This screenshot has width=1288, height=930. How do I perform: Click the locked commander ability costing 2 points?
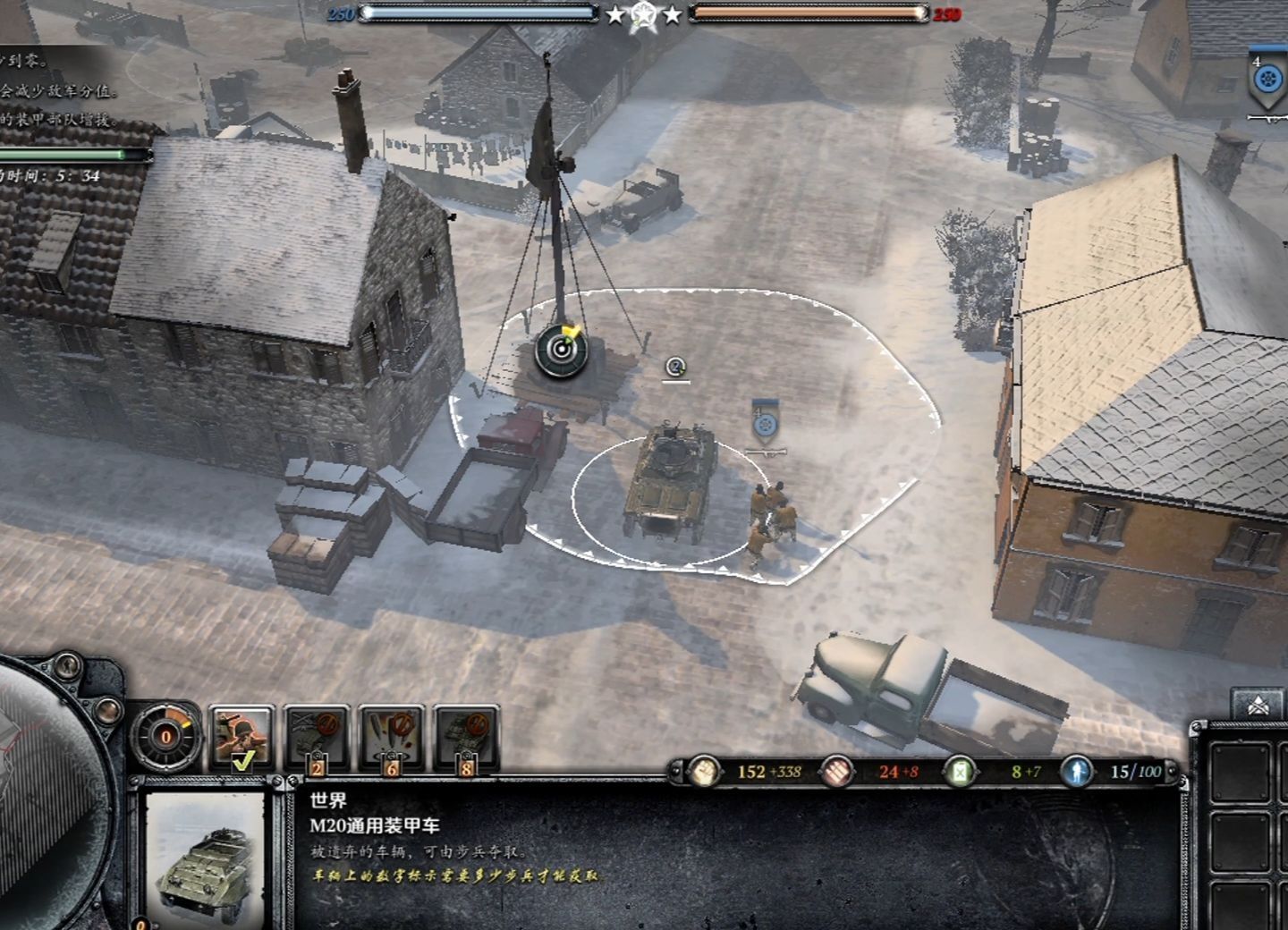317,737
